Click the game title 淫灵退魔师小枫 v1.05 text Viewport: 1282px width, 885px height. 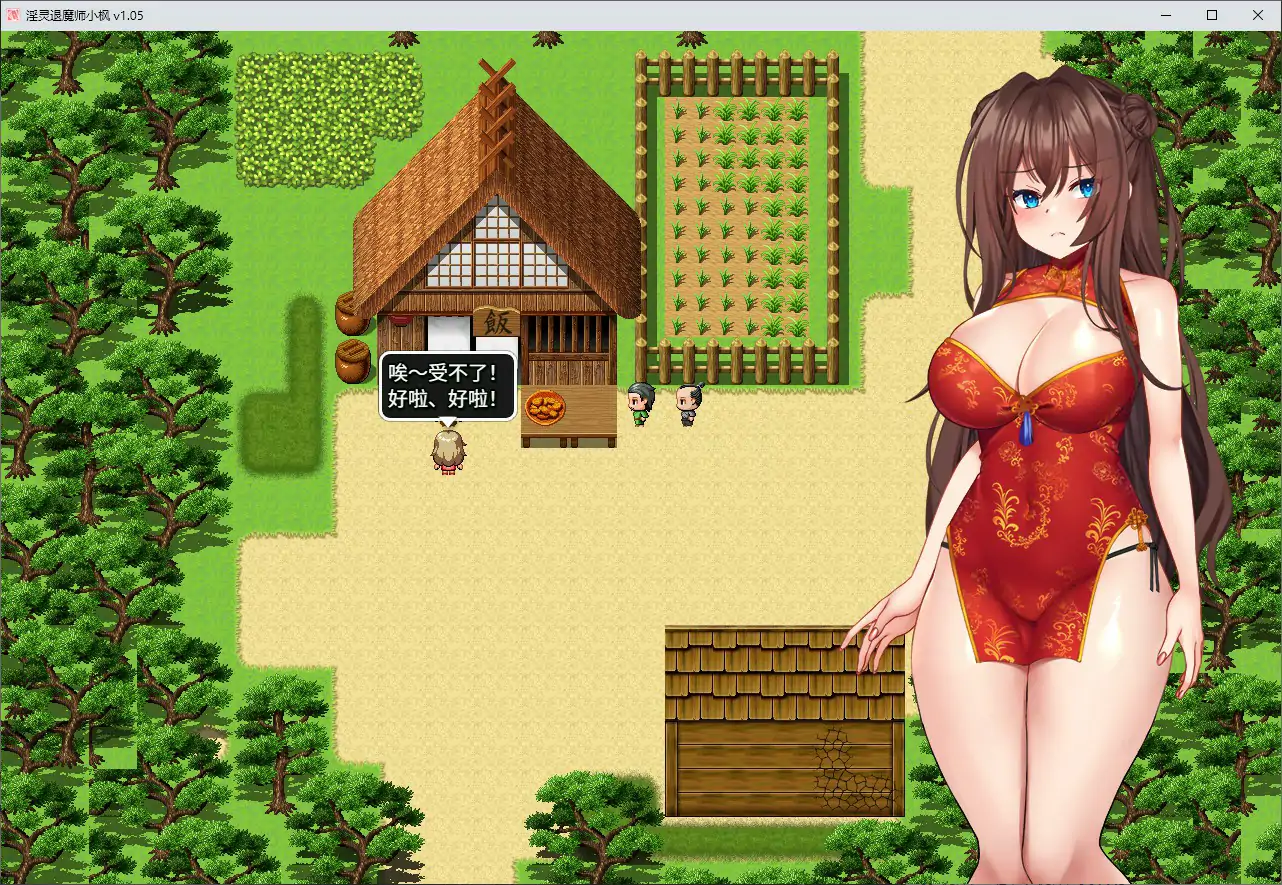pos(85,15)
